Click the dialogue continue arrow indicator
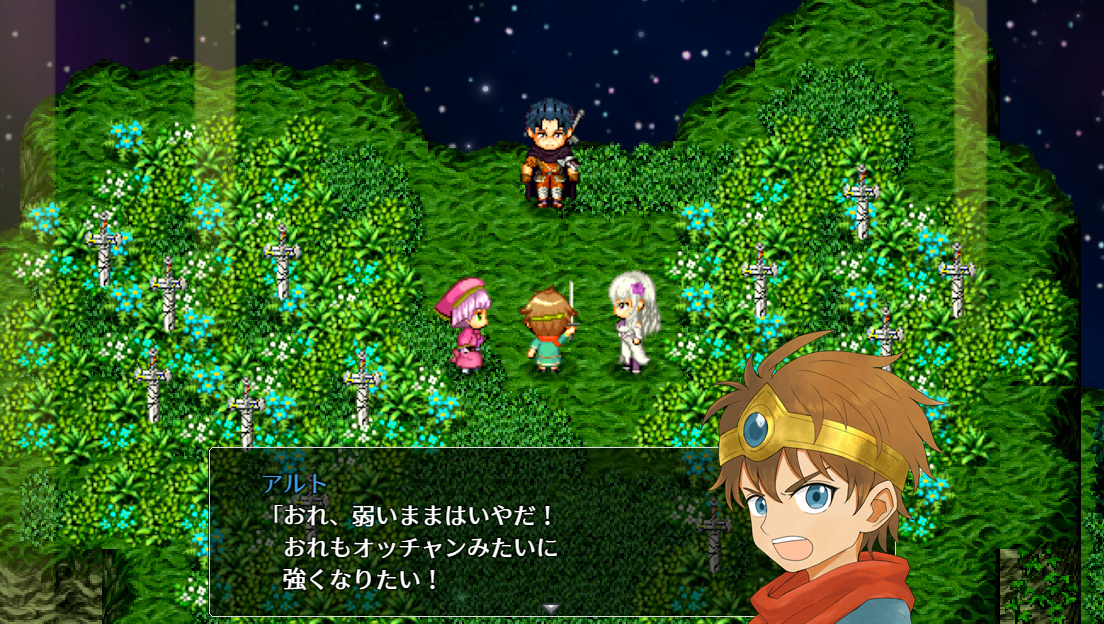Viewport: 1104px width, 624px height. coord(550,608)
